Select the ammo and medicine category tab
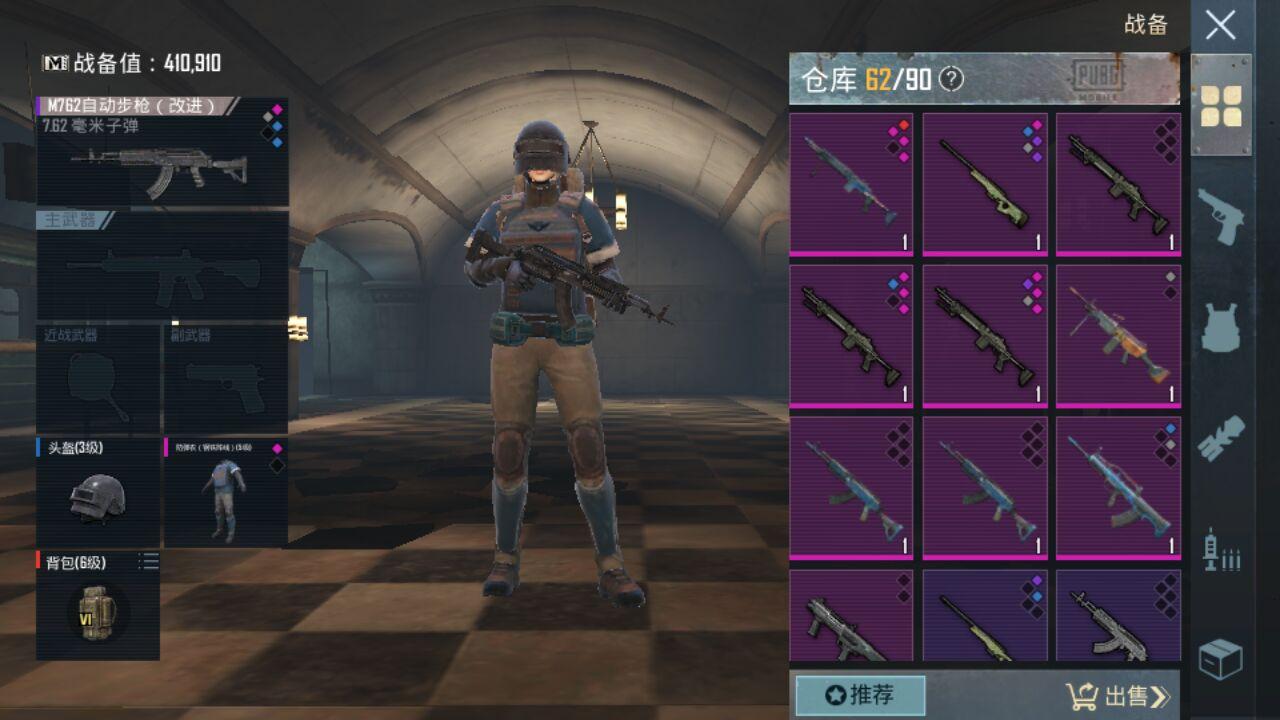1280x720 pixels. (1221, 549)
